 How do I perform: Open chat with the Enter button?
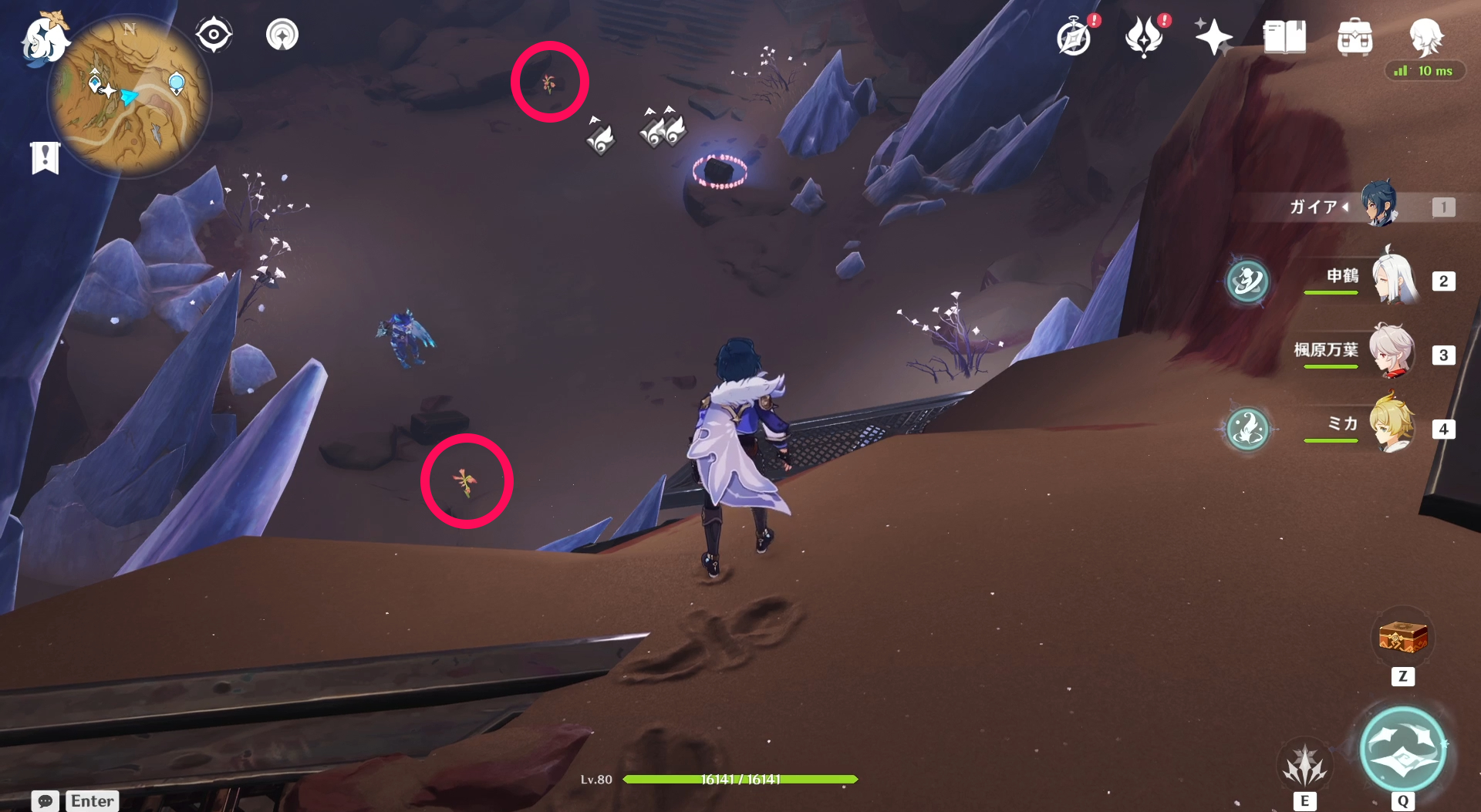click(x=92, y=801)
